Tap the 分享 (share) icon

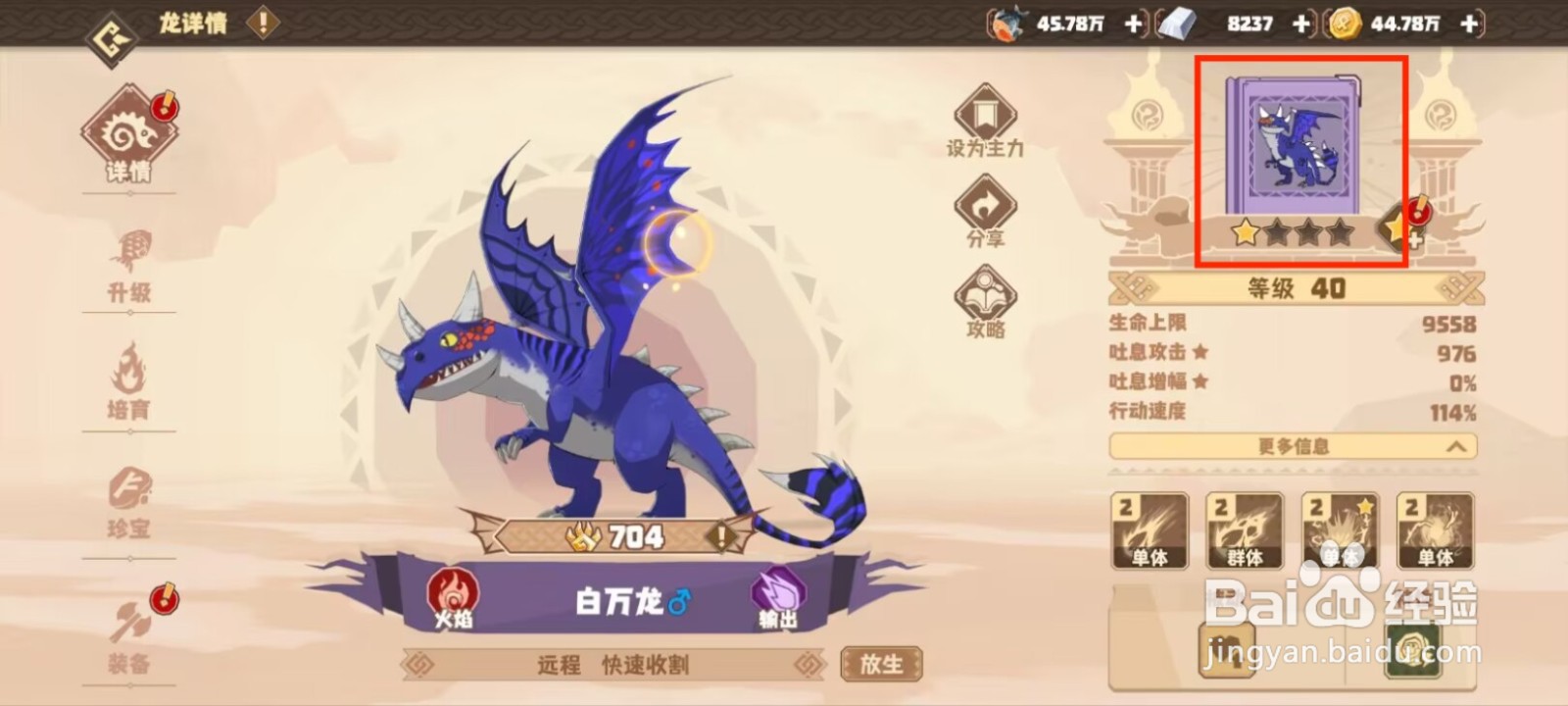pyautogui.click(x=984, y=203)
